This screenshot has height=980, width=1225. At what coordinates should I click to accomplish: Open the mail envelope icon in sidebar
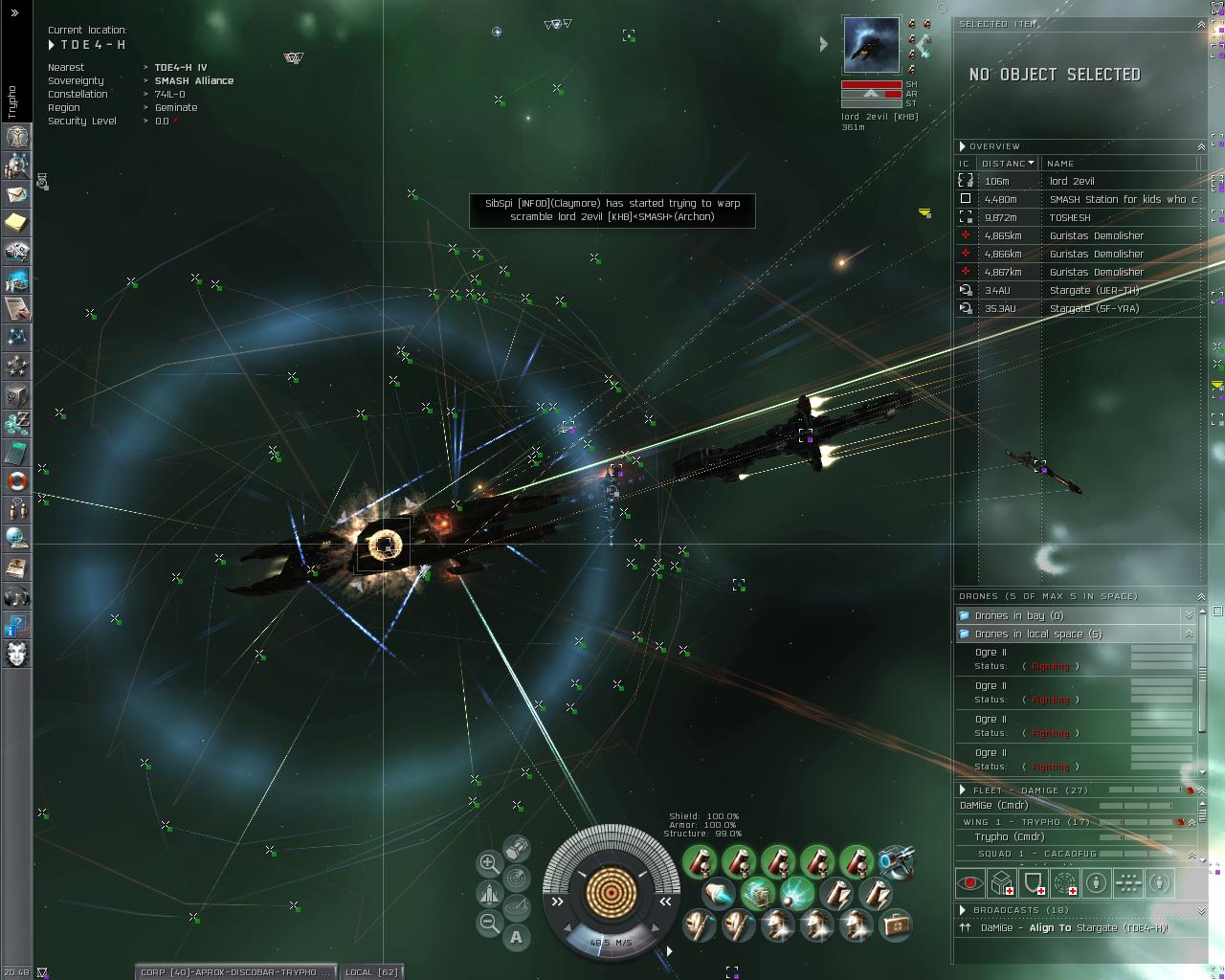pos(17,194)
